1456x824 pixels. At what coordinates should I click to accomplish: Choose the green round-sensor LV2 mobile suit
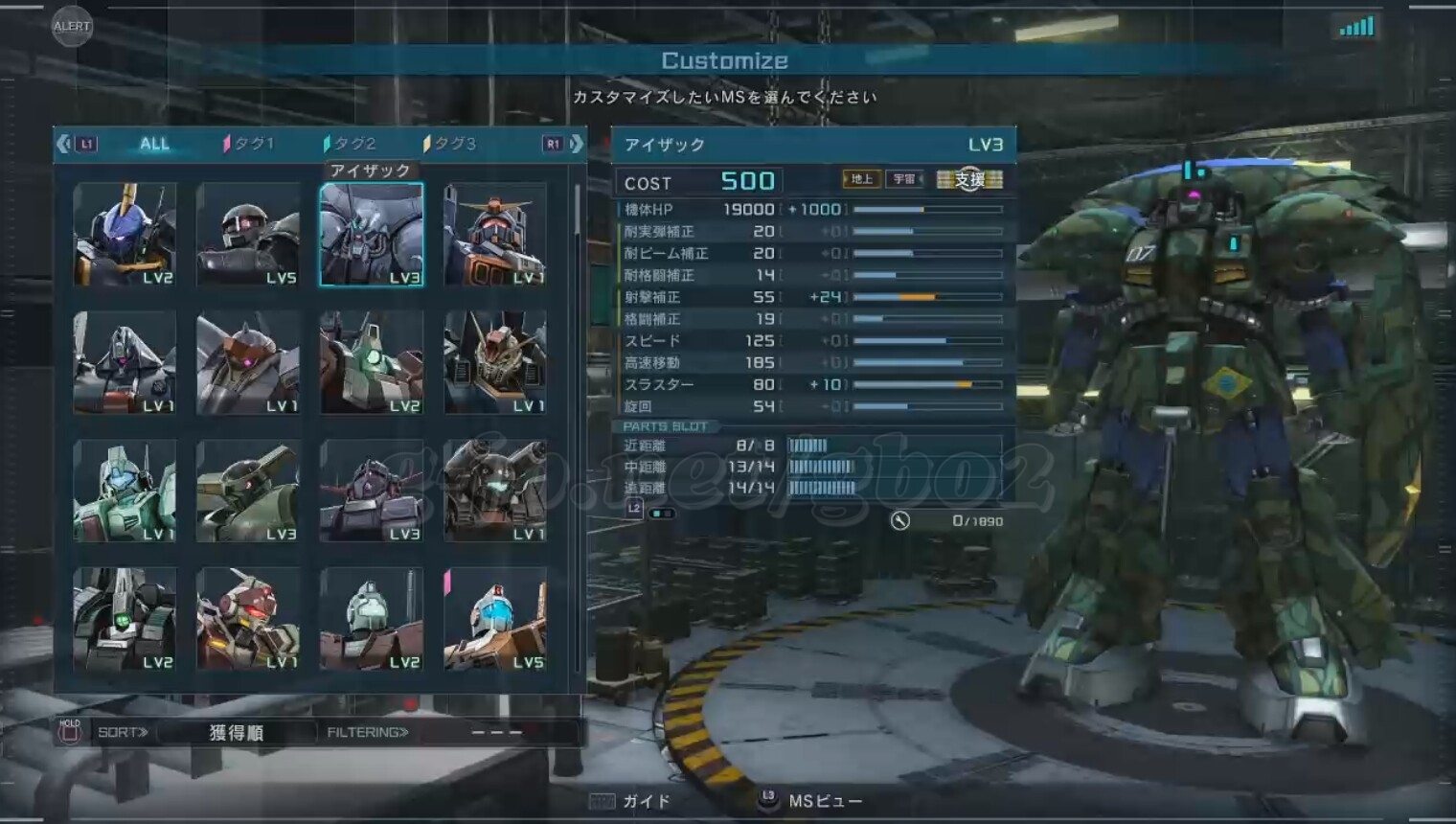[x=372, y=362]
